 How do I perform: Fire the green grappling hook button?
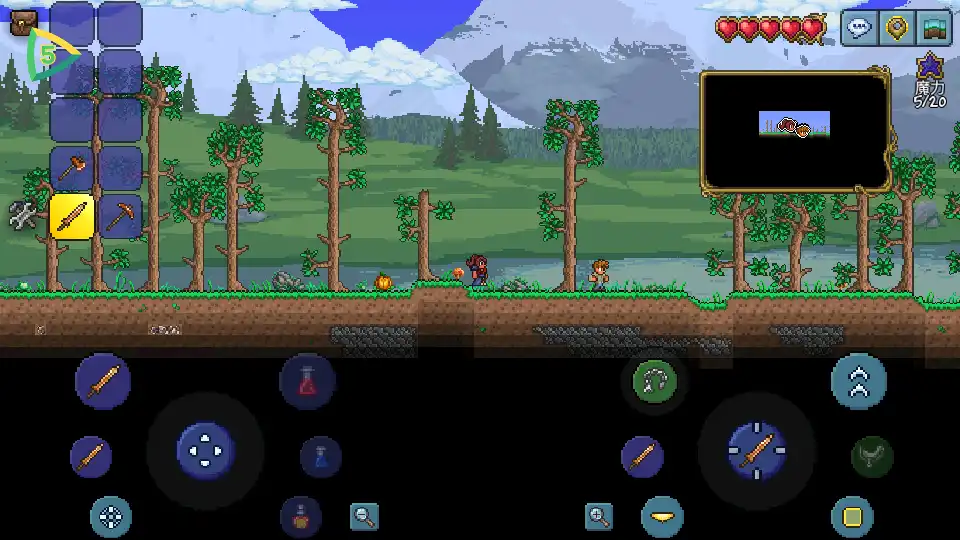point(655,380)
